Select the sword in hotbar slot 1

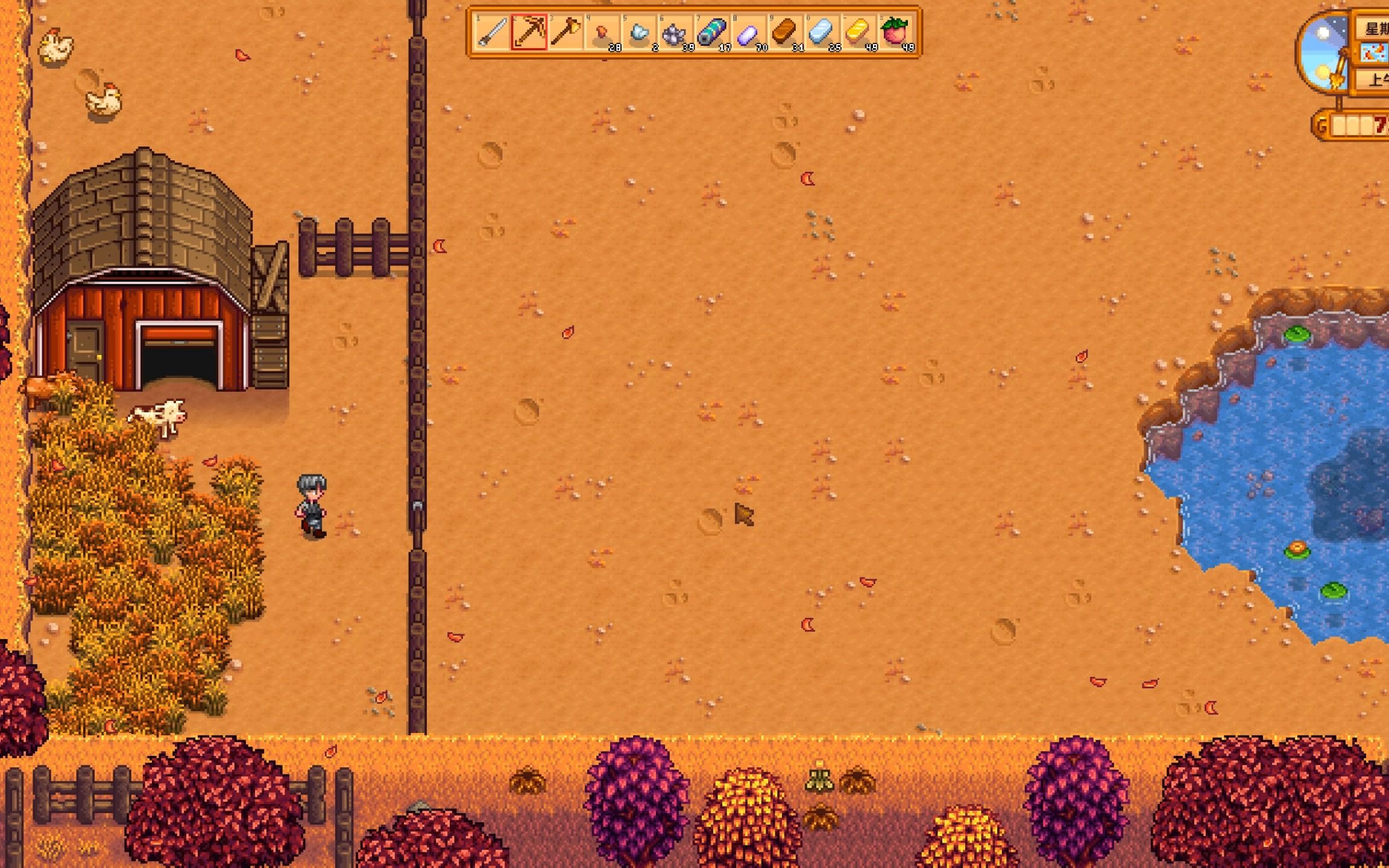[492, 32]
